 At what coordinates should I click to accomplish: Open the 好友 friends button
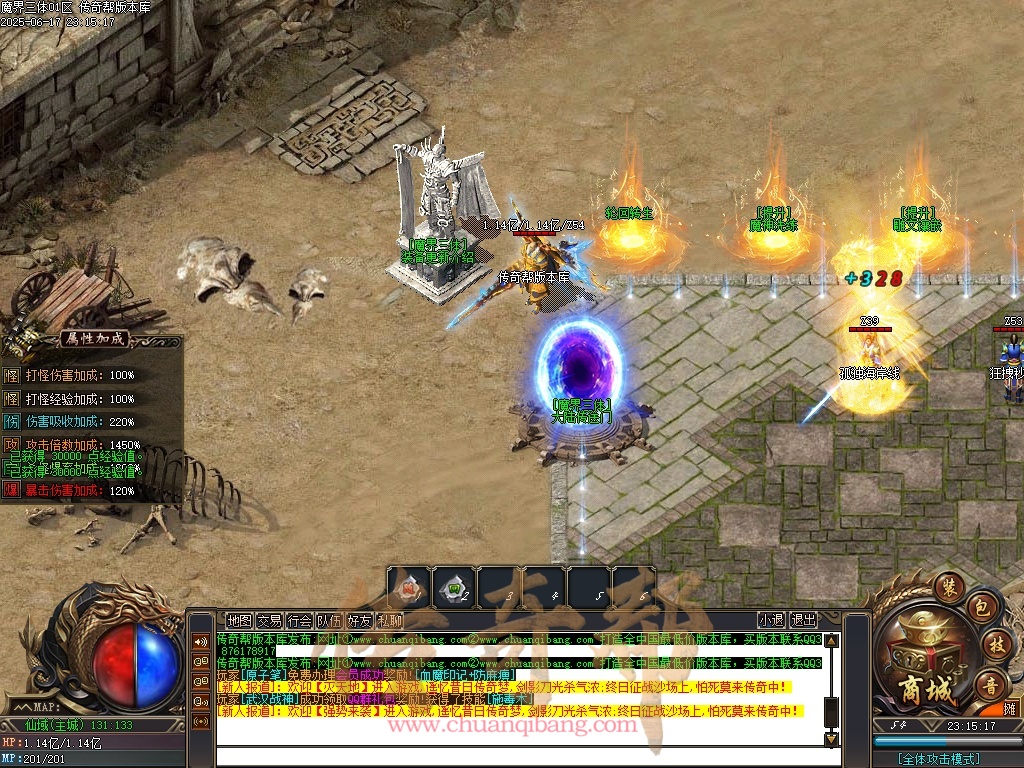359,620
